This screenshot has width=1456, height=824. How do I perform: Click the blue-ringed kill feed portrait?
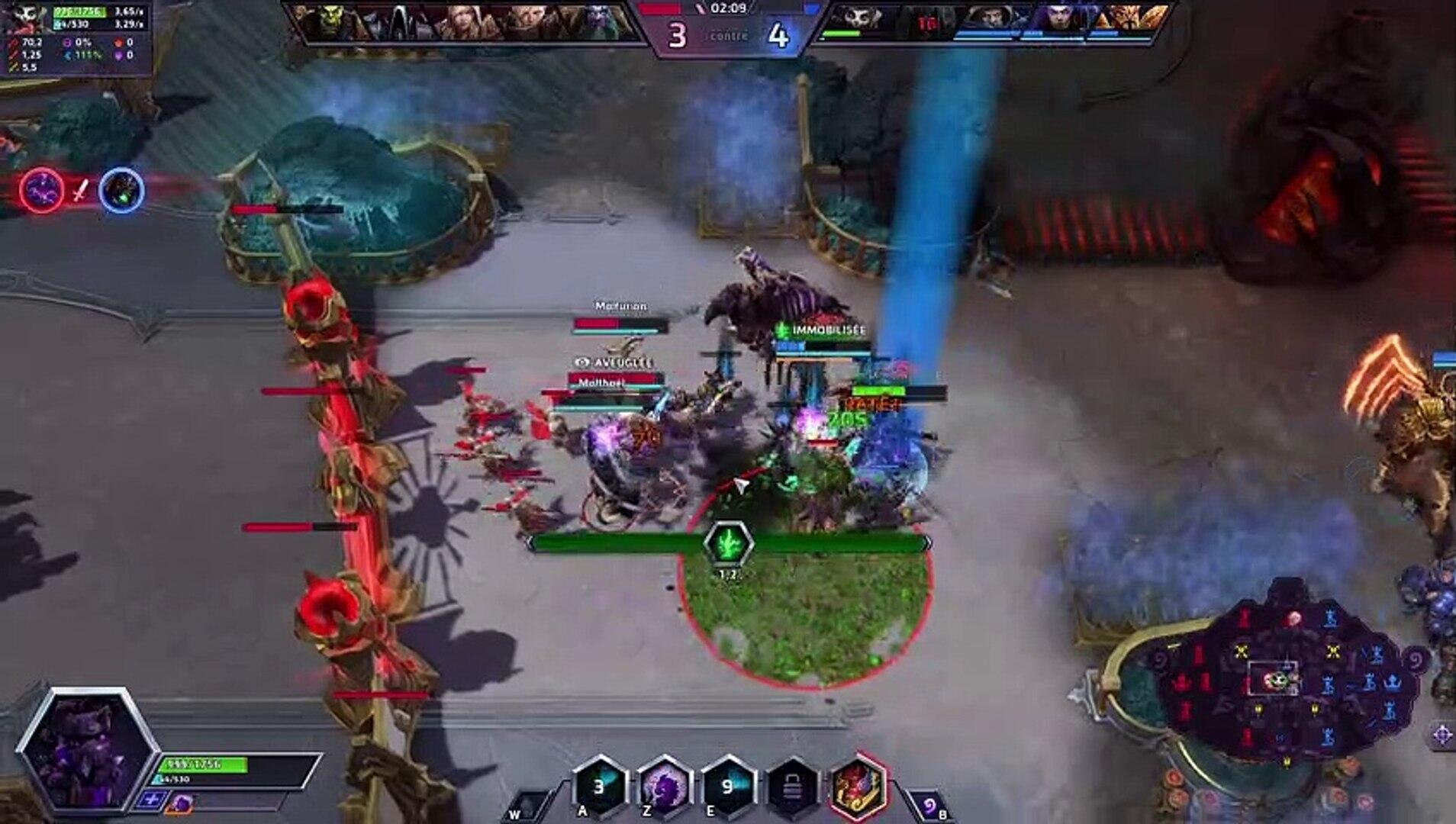(x=121, y=189)
